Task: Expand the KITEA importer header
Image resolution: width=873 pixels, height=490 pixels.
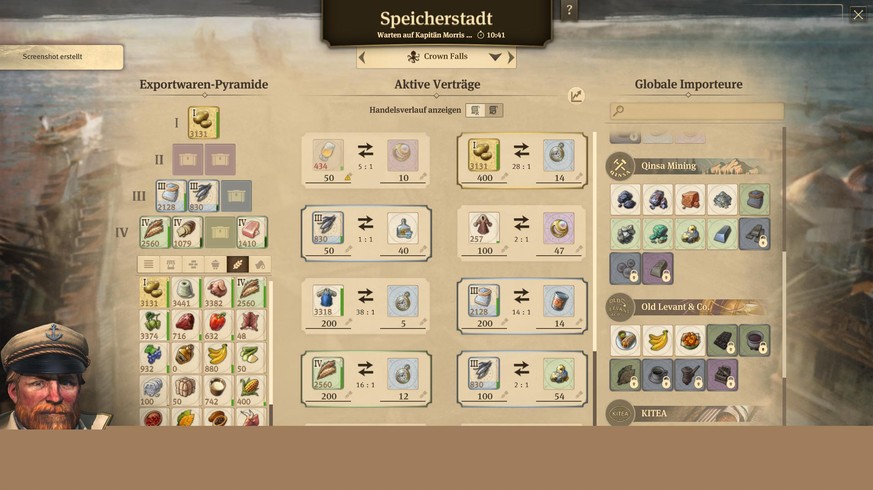Action: pos(690,413)
